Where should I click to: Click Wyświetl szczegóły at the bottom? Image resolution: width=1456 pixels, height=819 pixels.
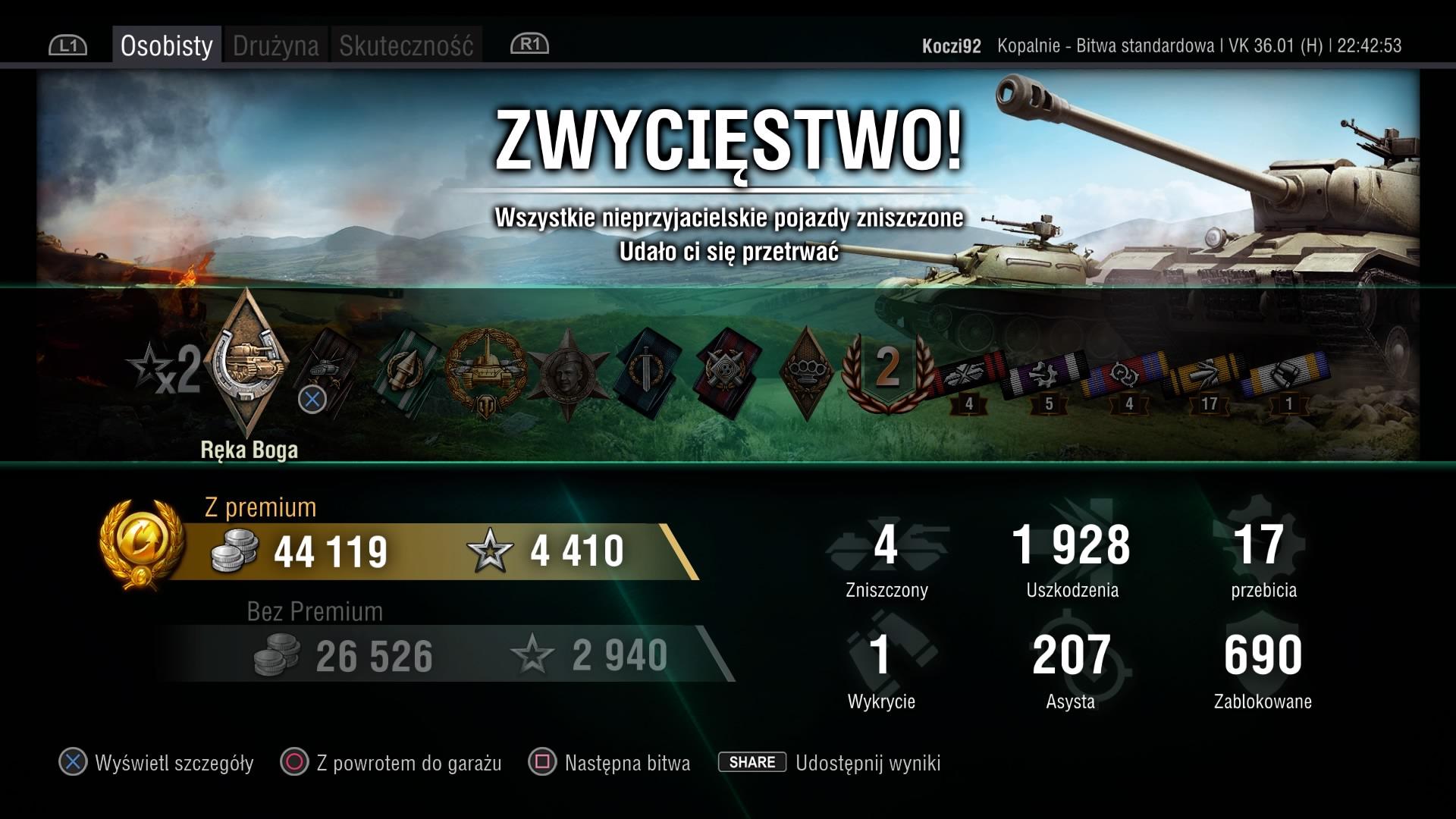pos(174,763)
